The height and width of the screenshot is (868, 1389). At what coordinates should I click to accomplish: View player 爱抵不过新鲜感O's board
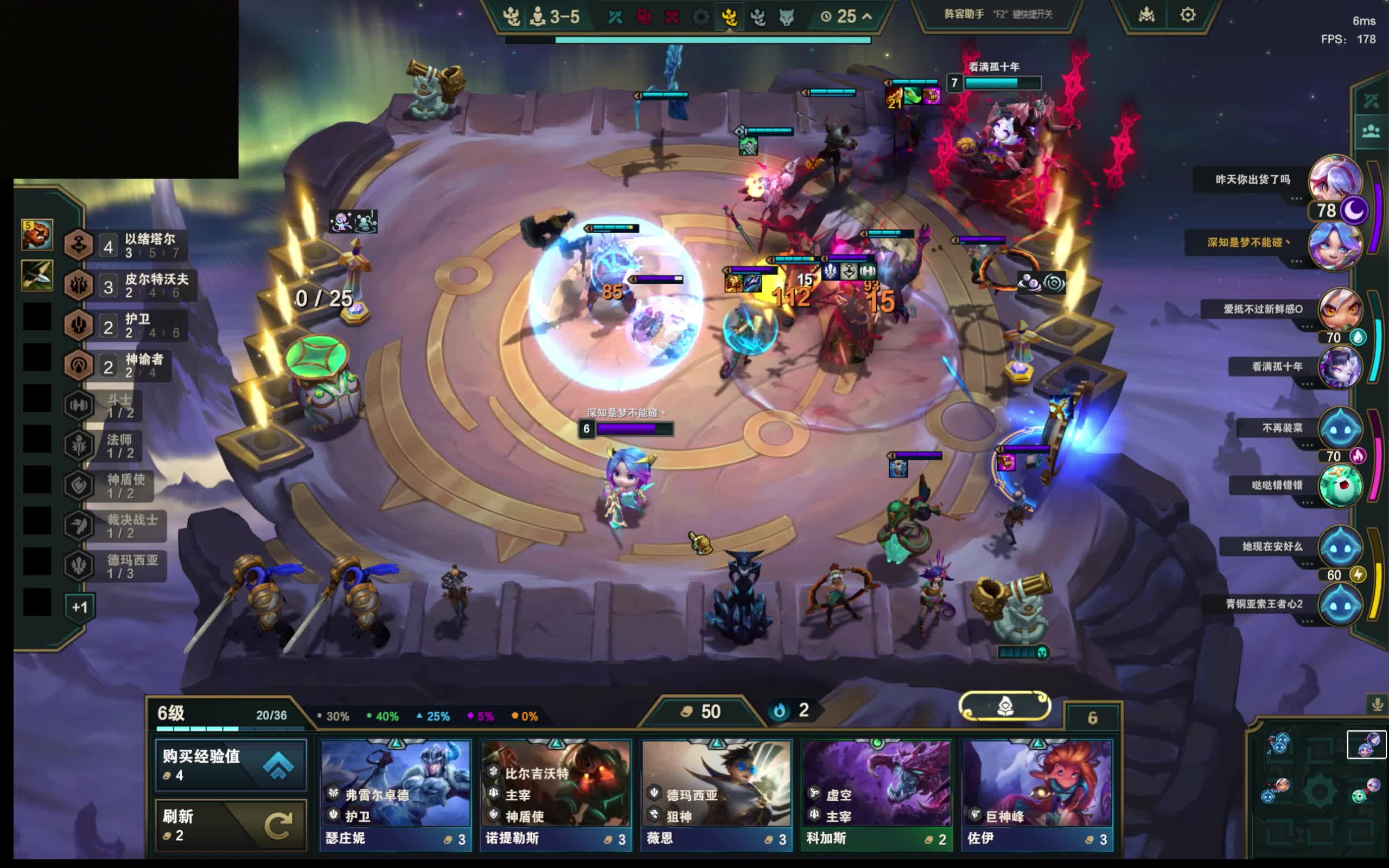coord(1339,309)
